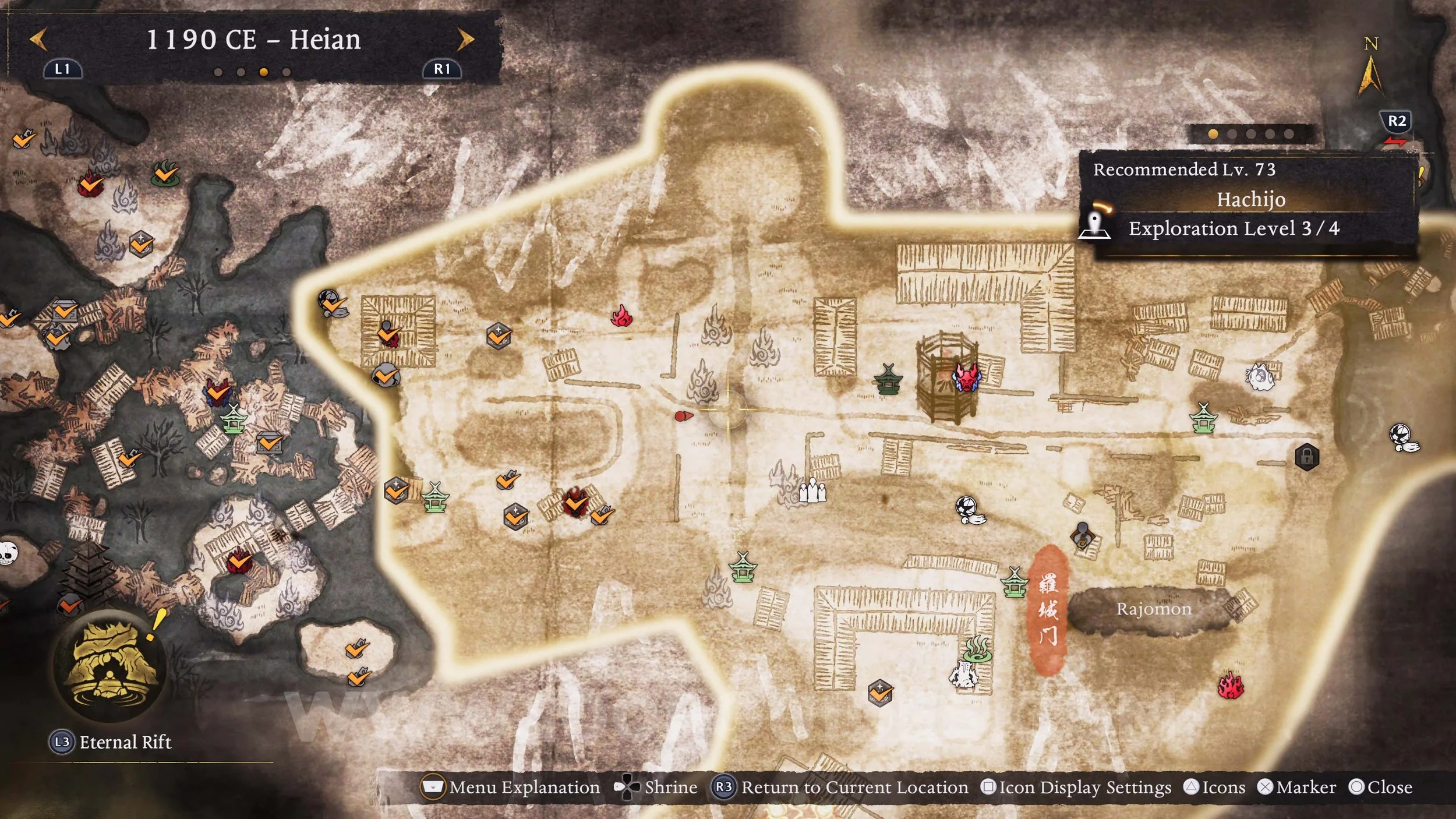
Task: Select the Rajomon location label
Action: click(x=1154, y=609)
